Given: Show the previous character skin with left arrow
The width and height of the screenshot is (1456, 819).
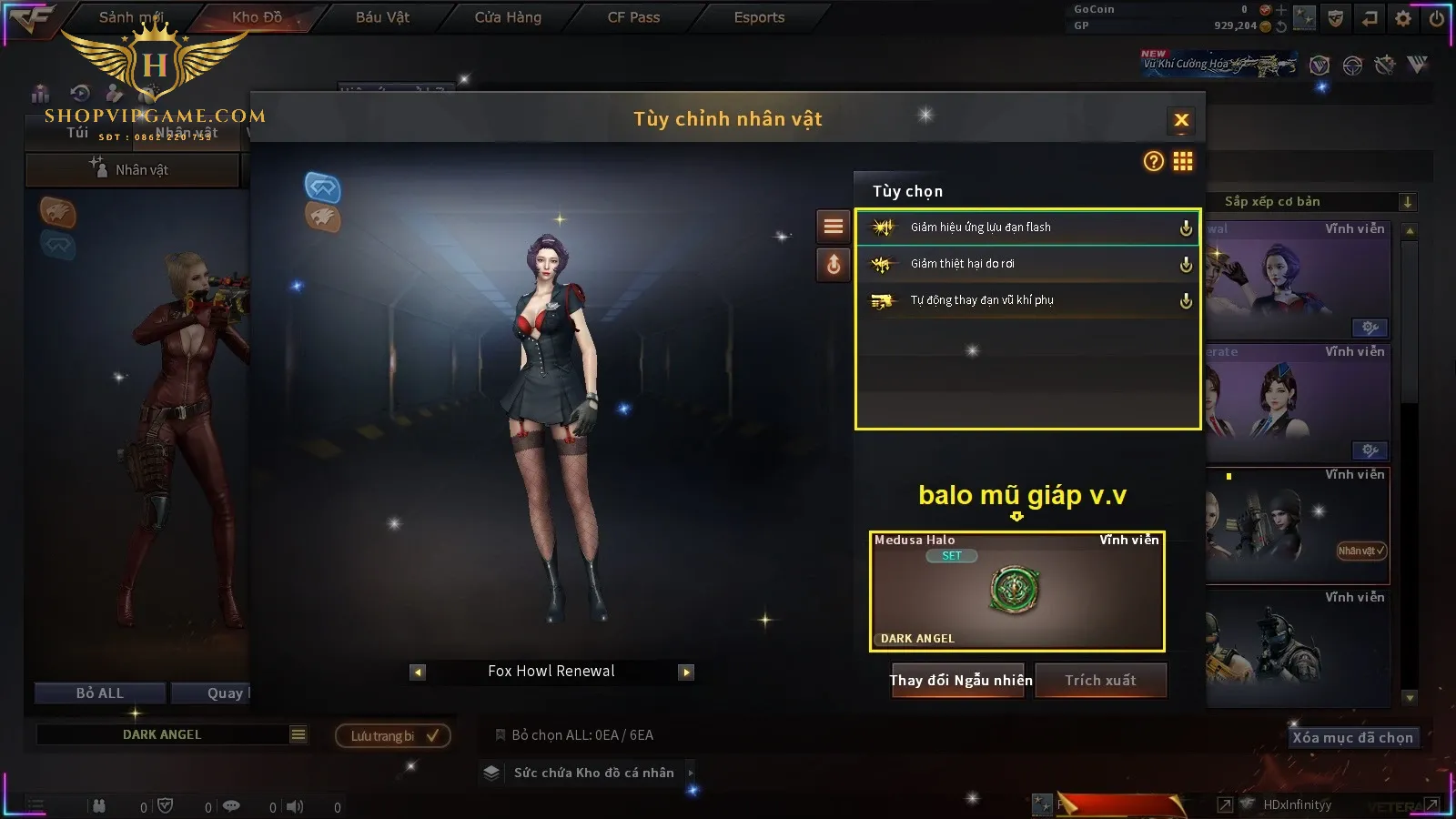Looking at the screenshot, I should point(418,672).
